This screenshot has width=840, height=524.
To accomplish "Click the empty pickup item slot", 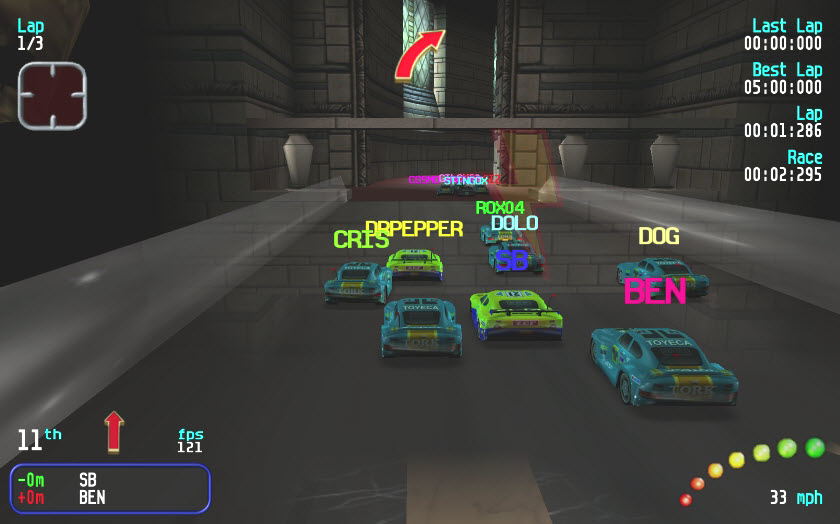I will click(52, 95).
